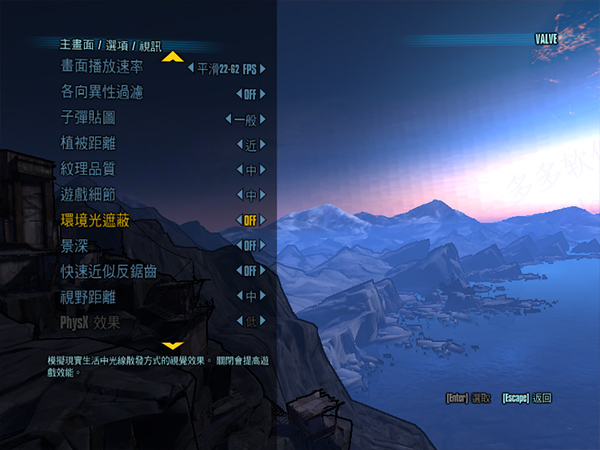Select the 各向異性過濾 option
Image resolution: width=600 pixels, height=450 pixels.
pos(101,93)
